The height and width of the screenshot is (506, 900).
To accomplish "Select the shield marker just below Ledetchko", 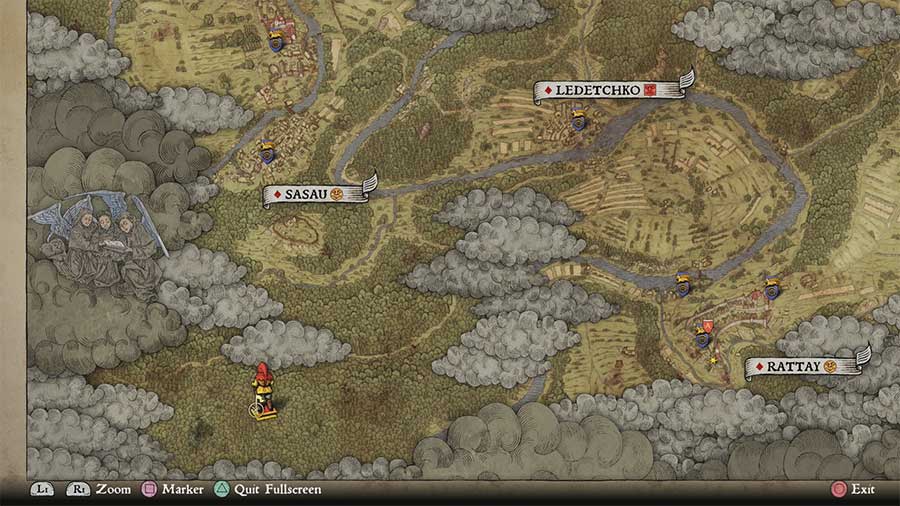I will 577,123.
